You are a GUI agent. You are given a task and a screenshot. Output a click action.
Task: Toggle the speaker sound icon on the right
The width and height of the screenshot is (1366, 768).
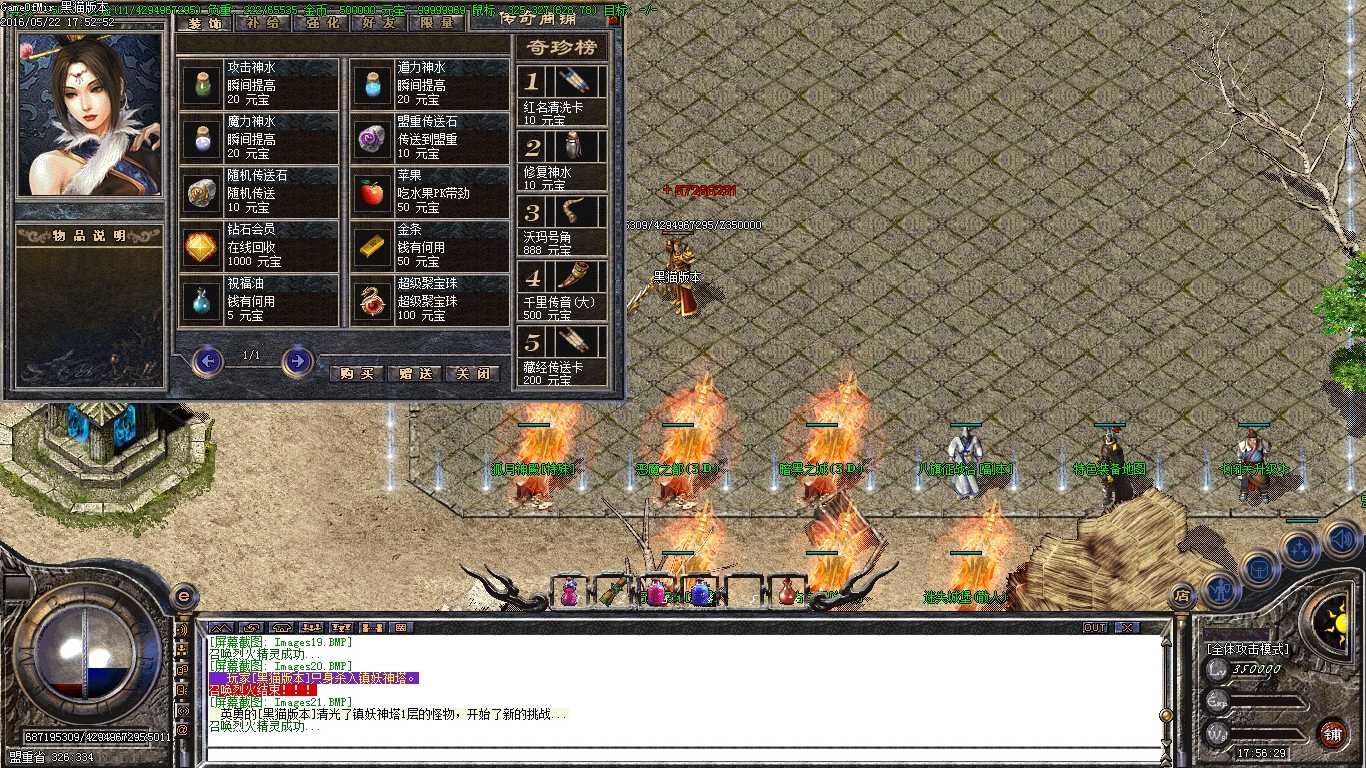point(1341,540)
